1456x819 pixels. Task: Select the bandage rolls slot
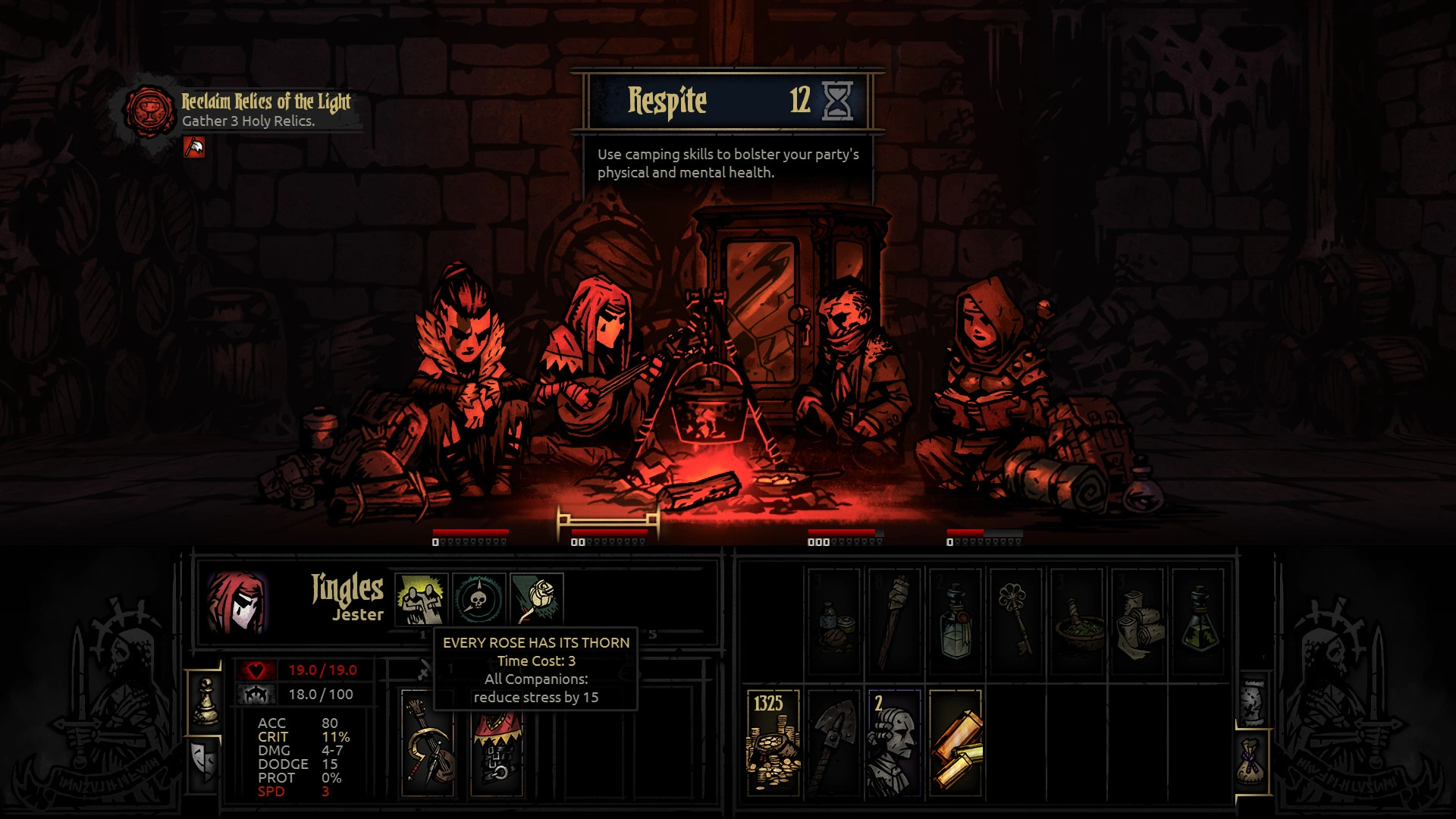pyautogui.click(x=1137, y=622)
